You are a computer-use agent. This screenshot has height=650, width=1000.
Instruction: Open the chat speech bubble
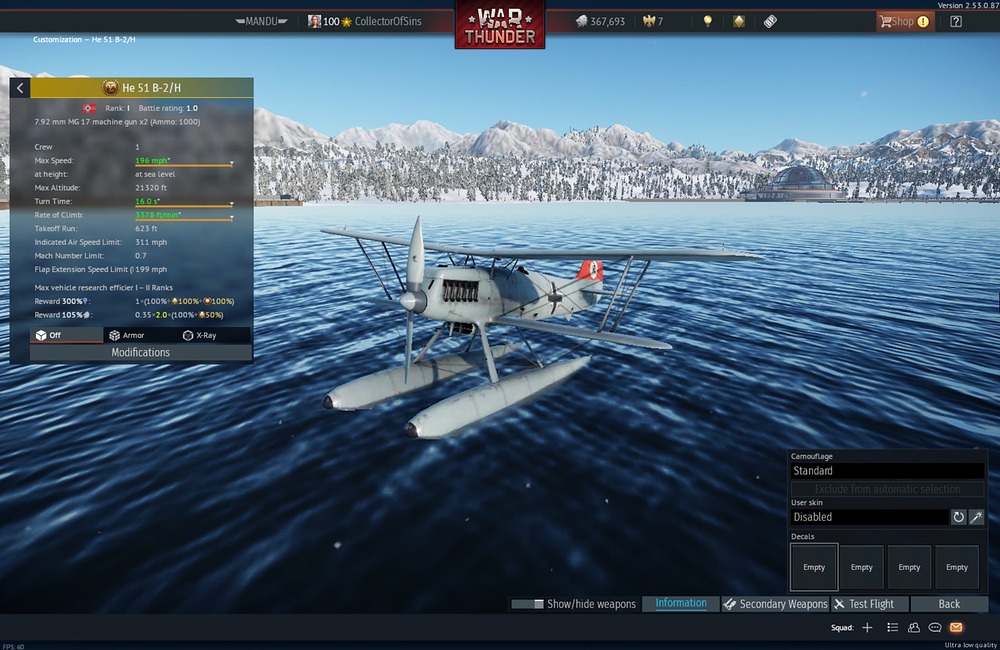point(935,628)
